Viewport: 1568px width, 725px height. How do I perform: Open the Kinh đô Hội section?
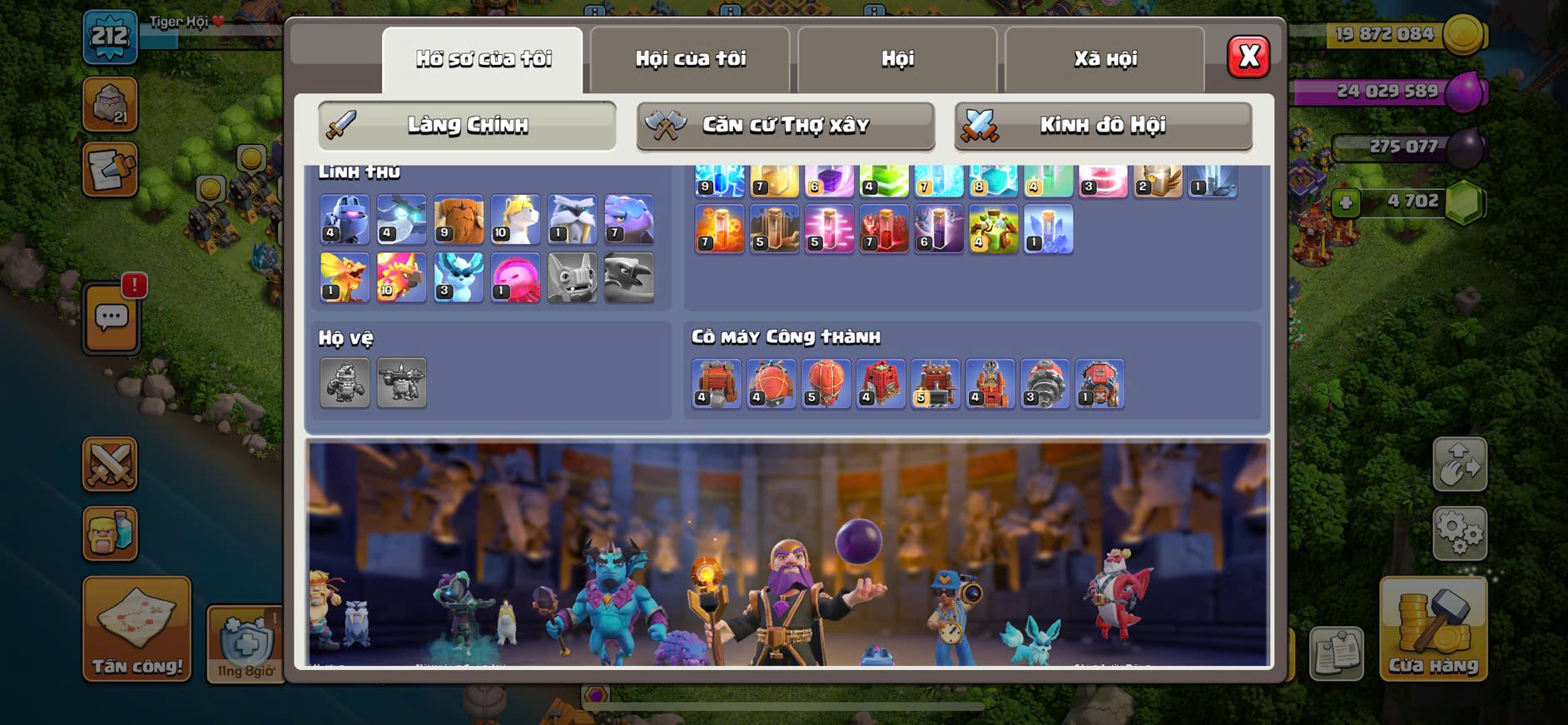point(1103,126)
